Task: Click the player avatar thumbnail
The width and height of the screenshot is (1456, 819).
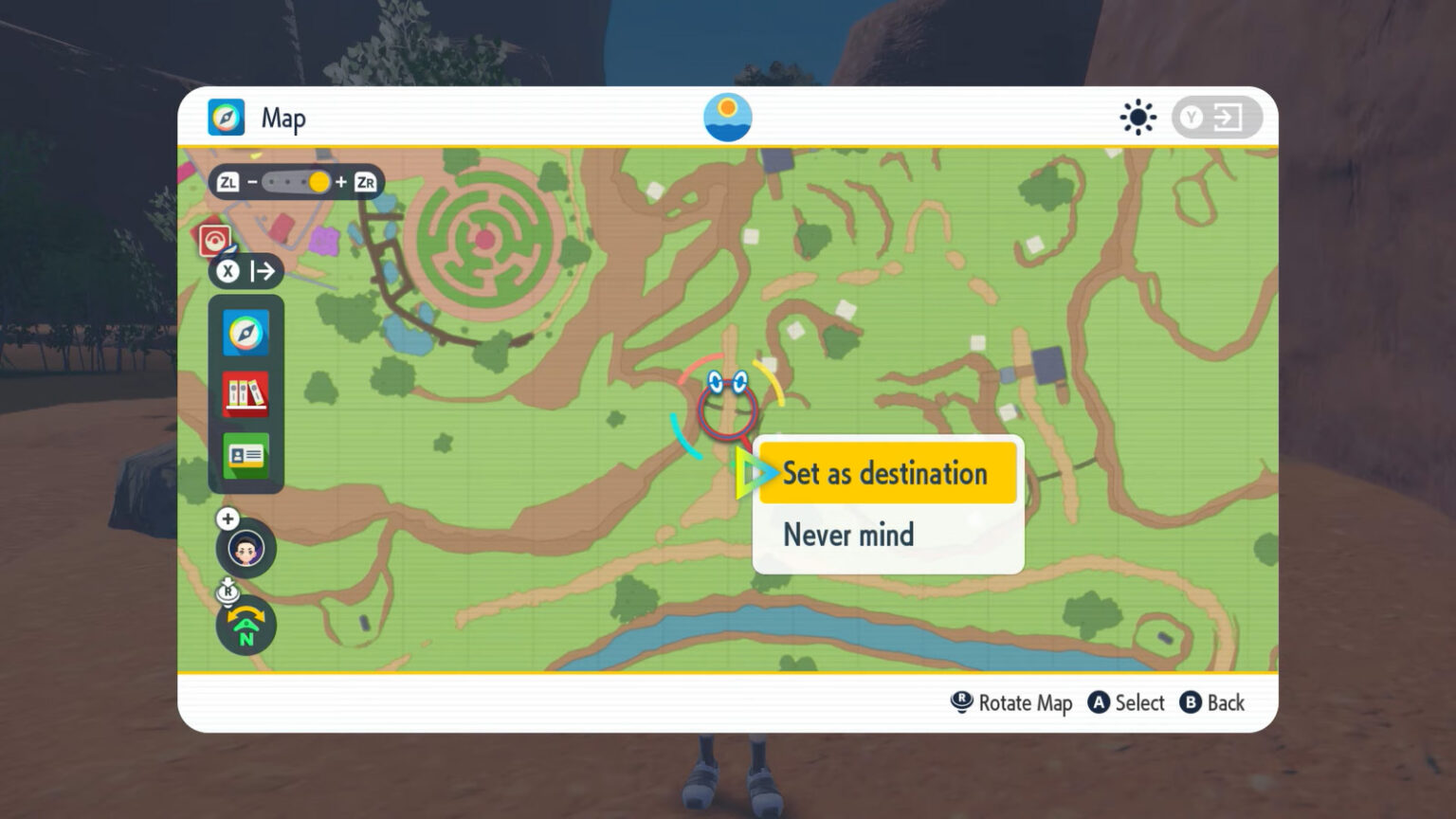Action: [x=246, y=550]
